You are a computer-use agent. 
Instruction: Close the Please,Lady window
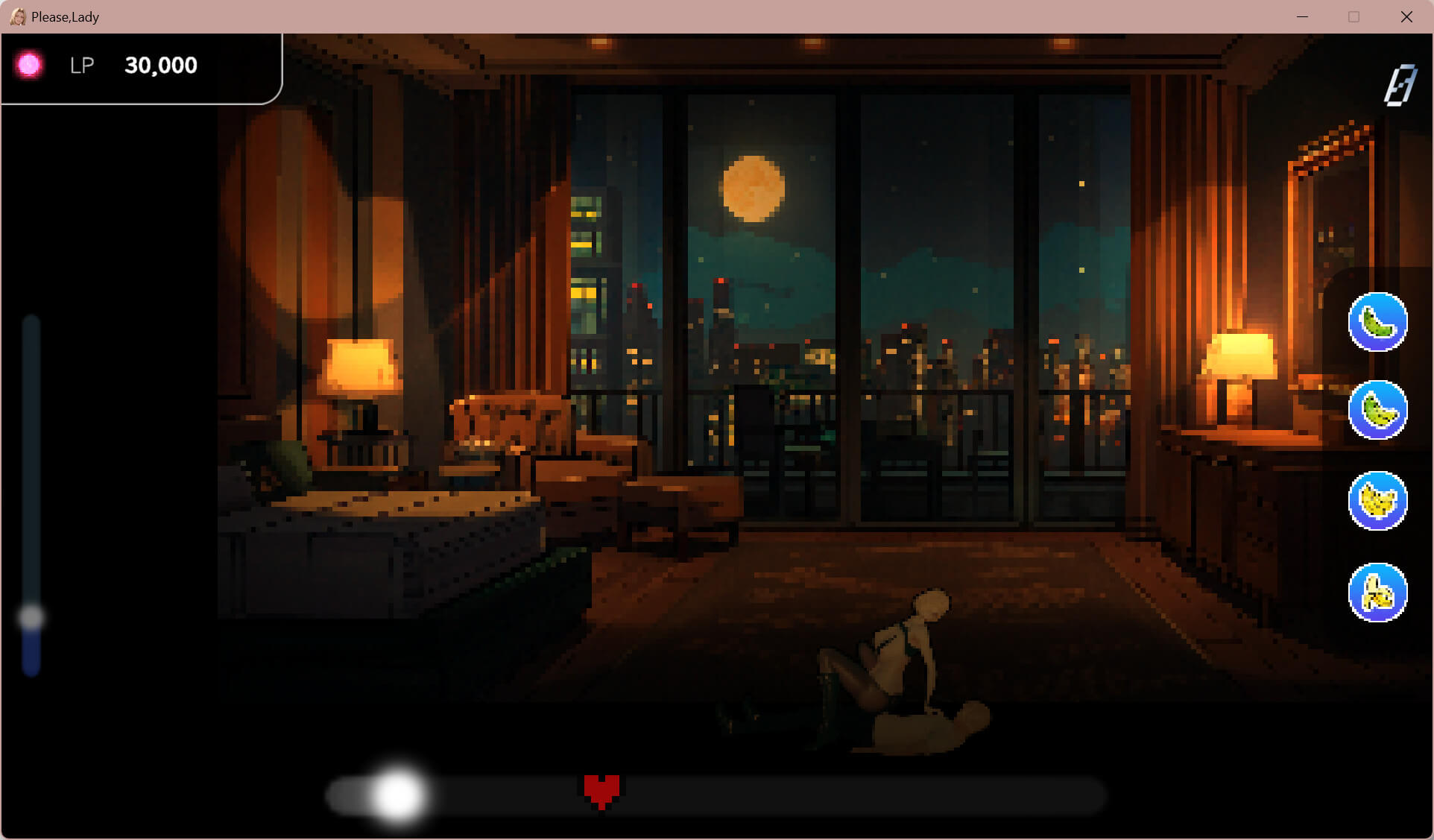point(1406,16)
